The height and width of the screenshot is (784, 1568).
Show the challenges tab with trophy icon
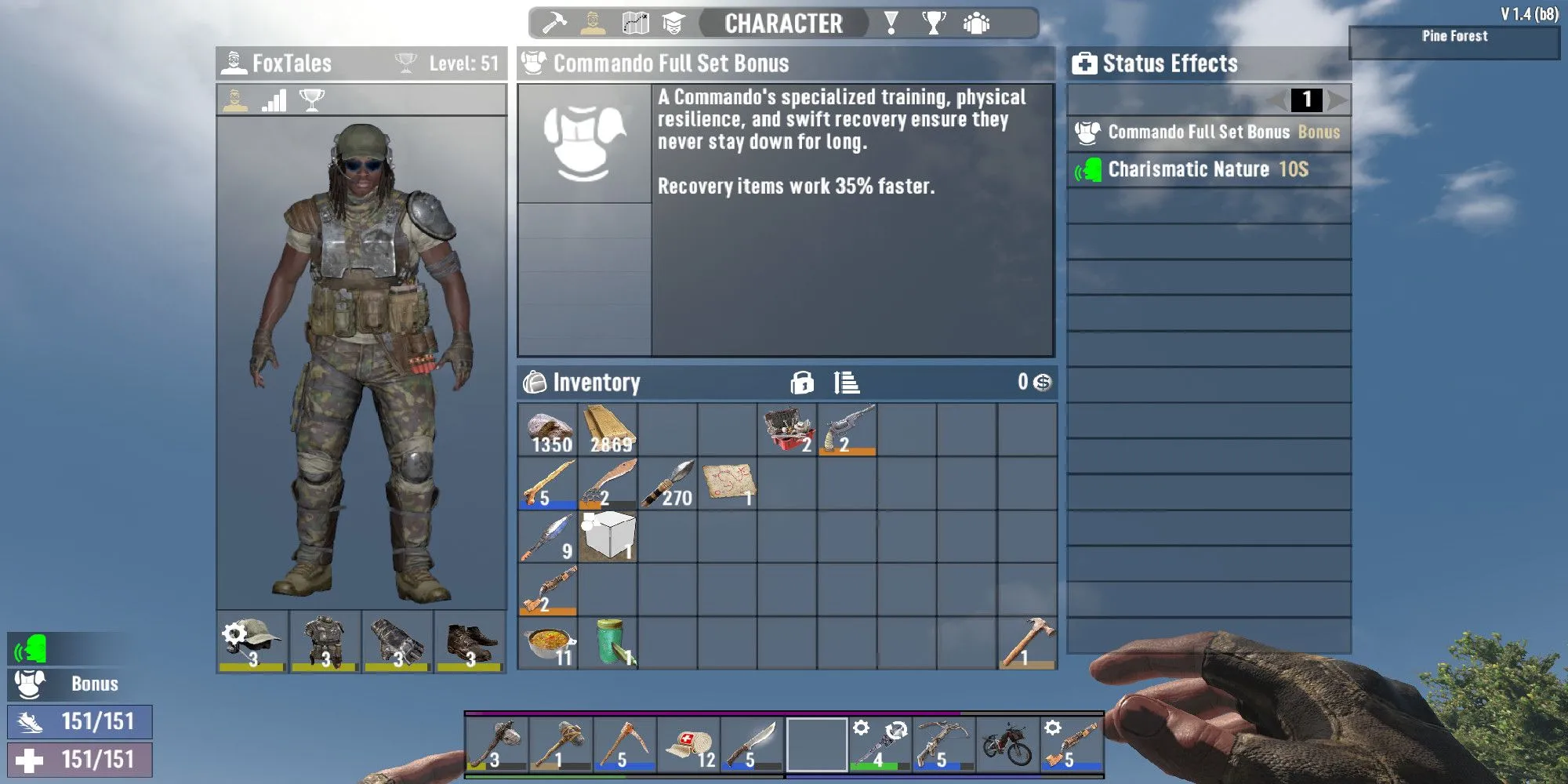(933, 24)
